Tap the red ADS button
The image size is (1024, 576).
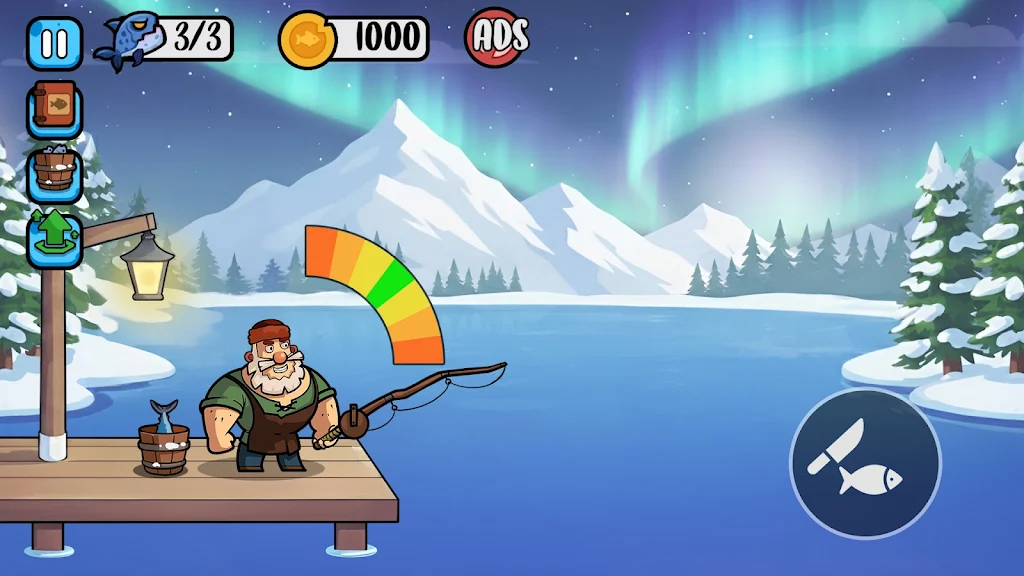pos(497,38)
